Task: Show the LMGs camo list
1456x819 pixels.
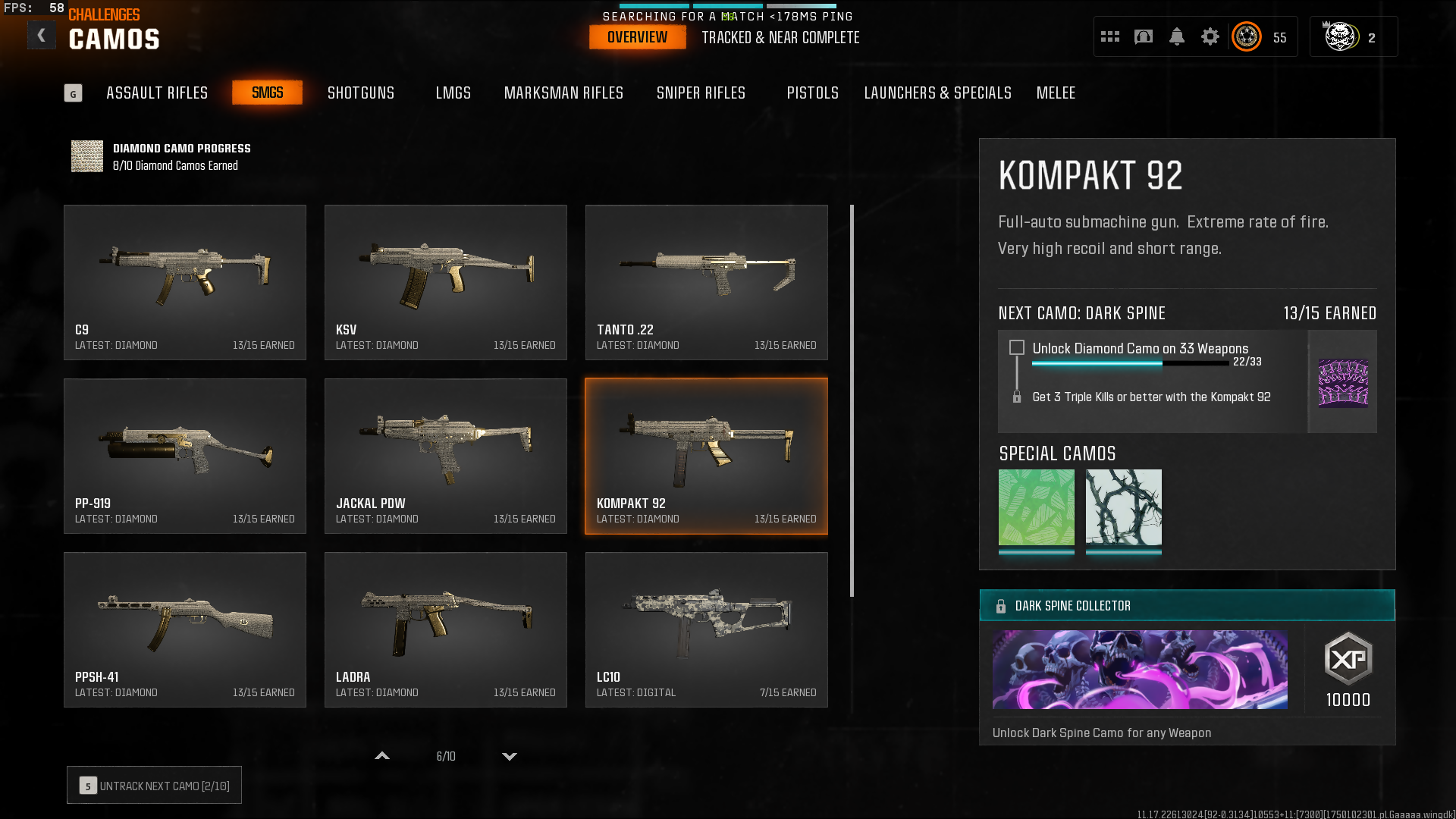Action: click(453, 93)
